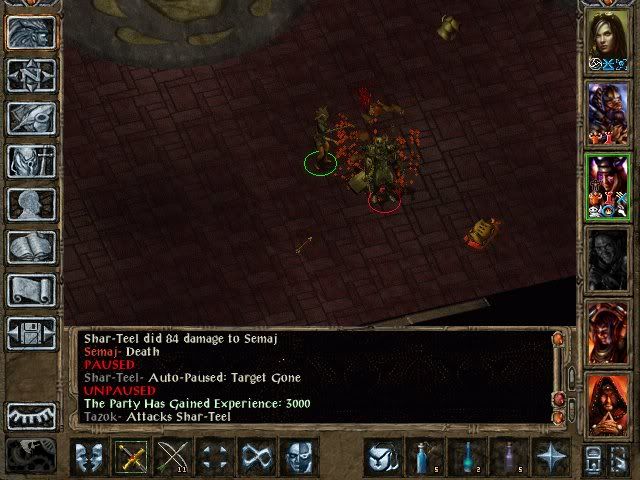The image size is (640, 480).
Task: Open the star-shaped special abilities button
Action: click(550, 457)
